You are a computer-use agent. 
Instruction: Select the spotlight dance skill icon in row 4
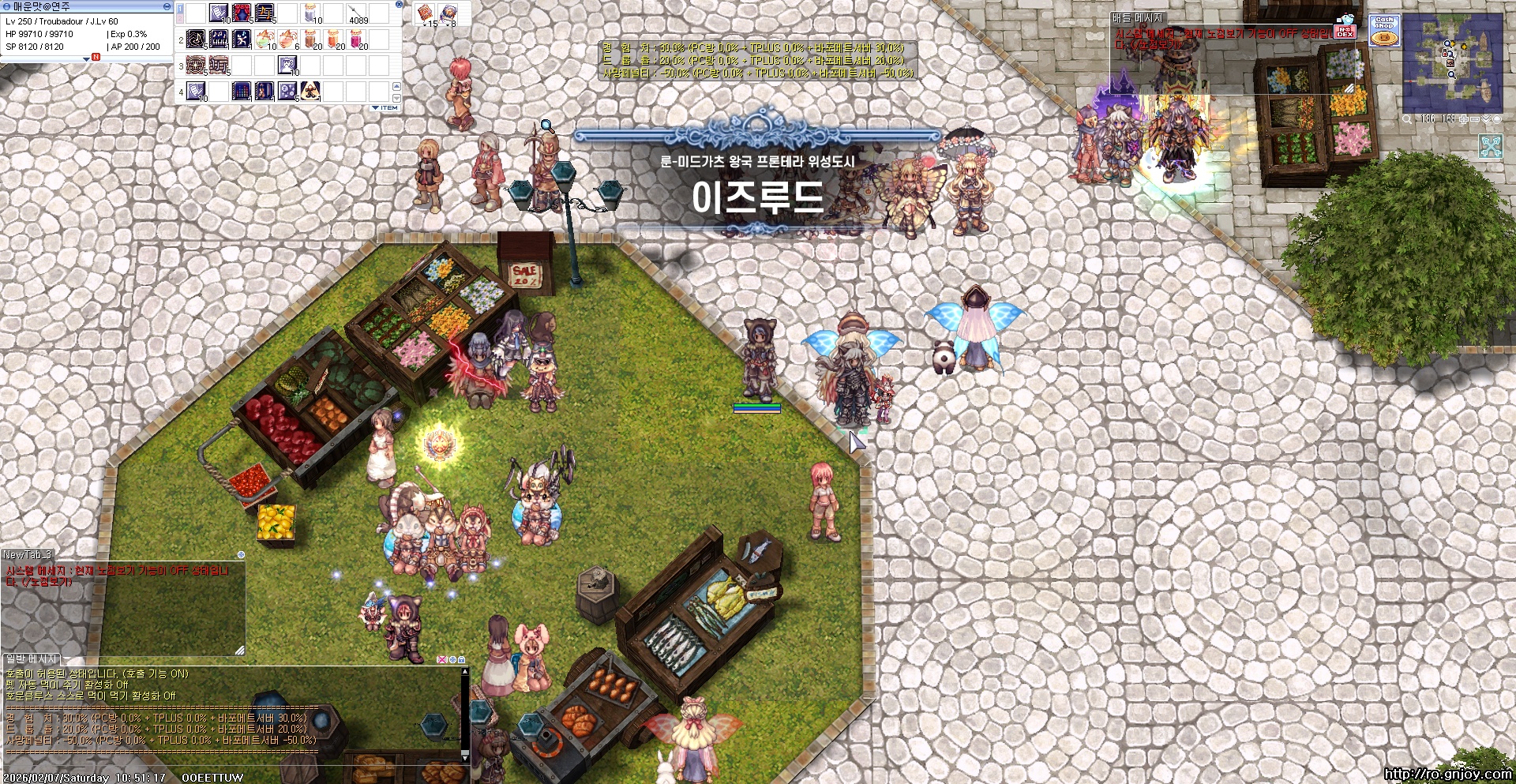(x=310, y=92)
